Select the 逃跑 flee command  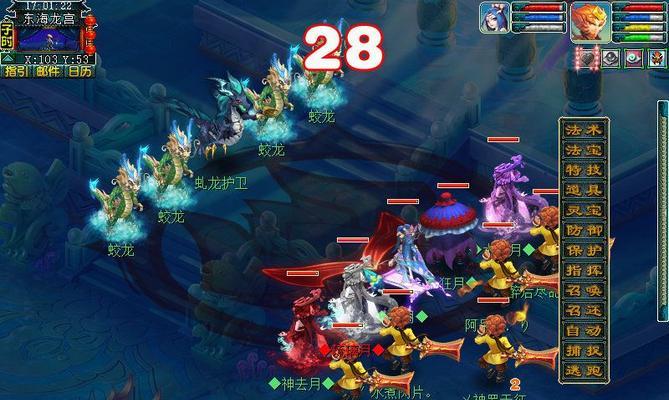click(x=585, y=370)
